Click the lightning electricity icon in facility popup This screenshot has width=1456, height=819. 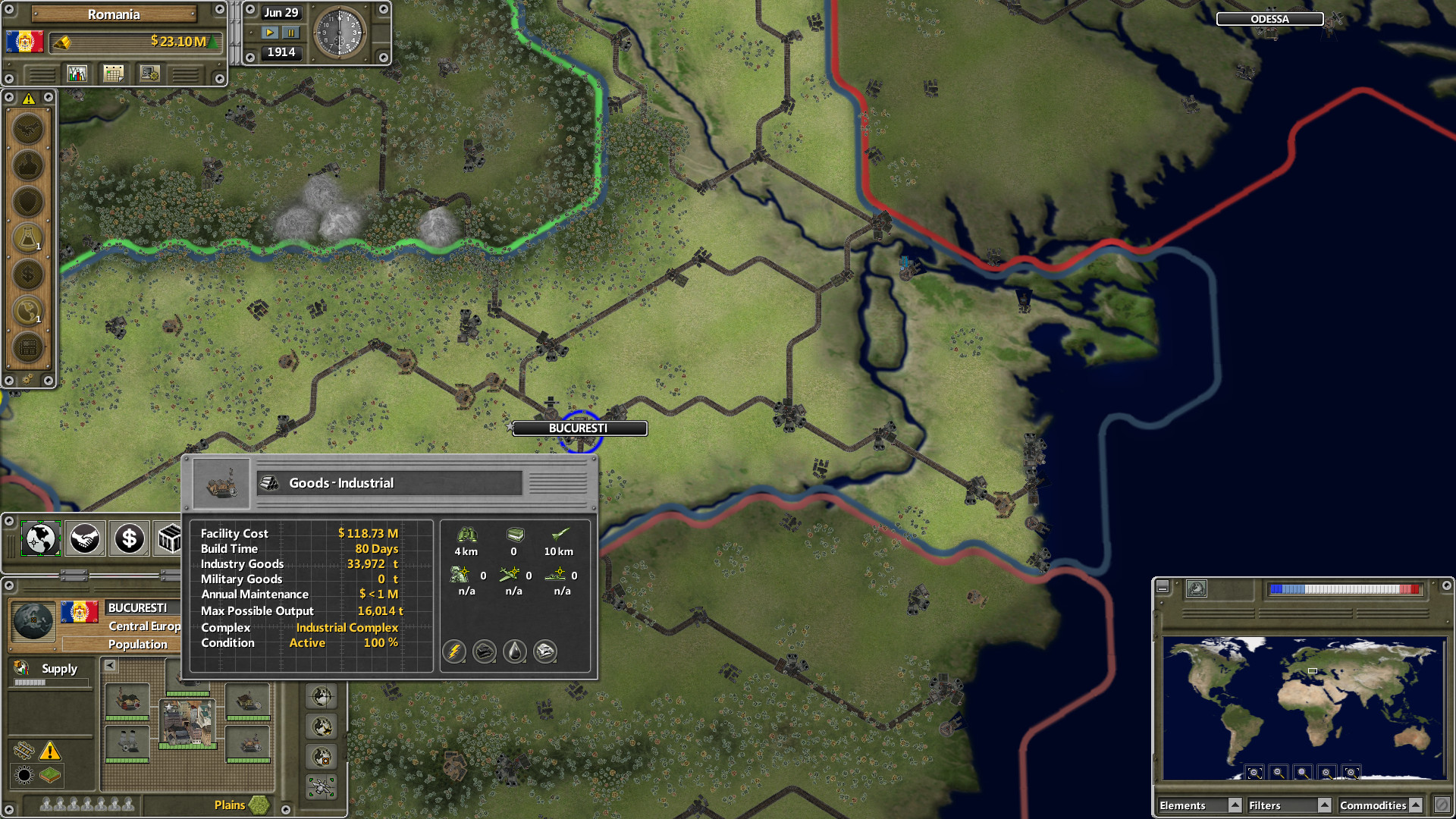pyautogui.click(x=454, y=651)
